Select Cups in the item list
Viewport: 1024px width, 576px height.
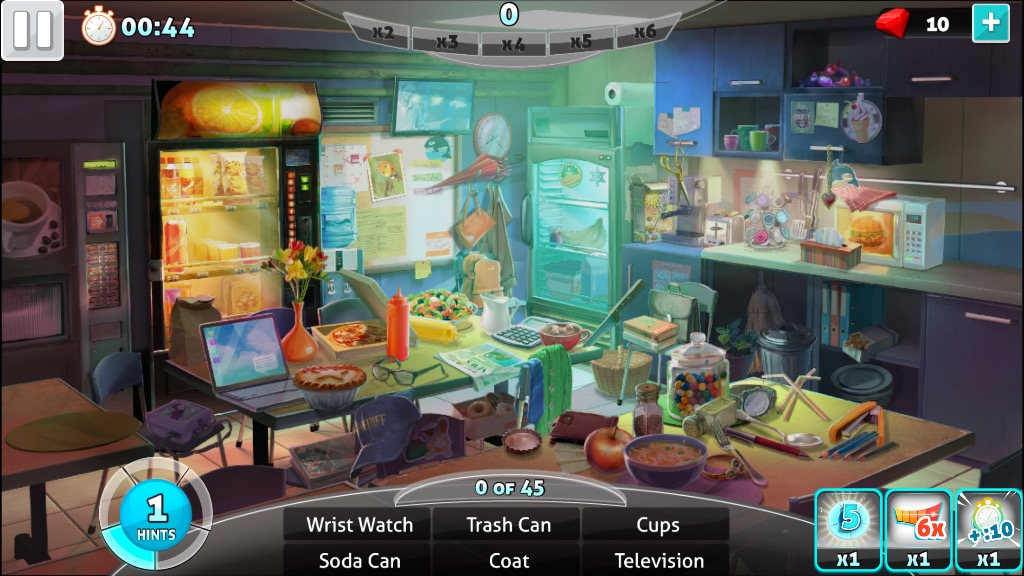(657, 525)
